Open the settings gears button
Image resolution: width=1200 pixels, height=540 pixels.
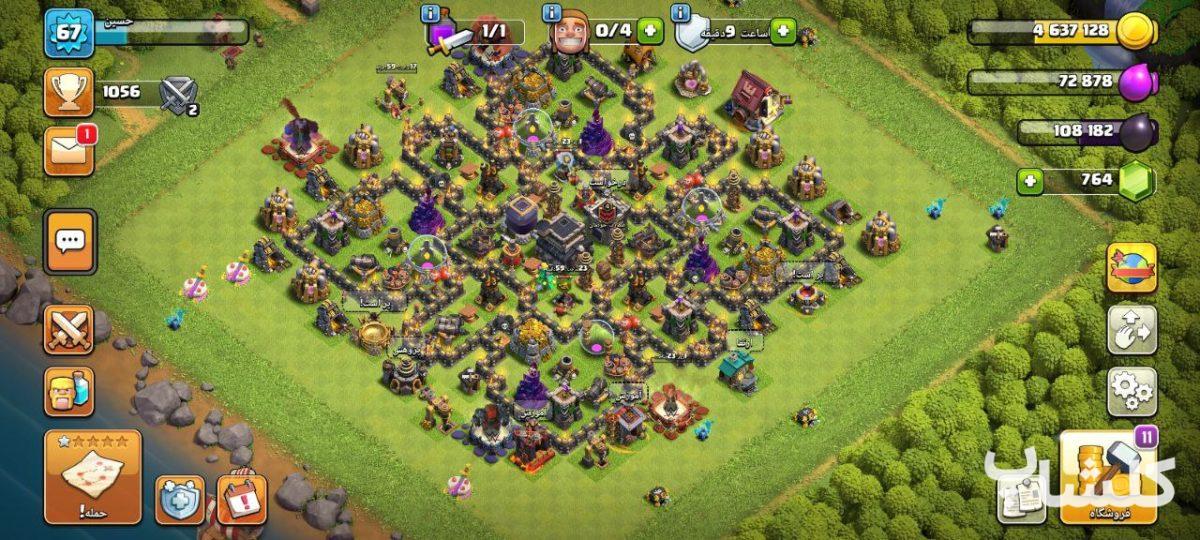pos(1131,391)
